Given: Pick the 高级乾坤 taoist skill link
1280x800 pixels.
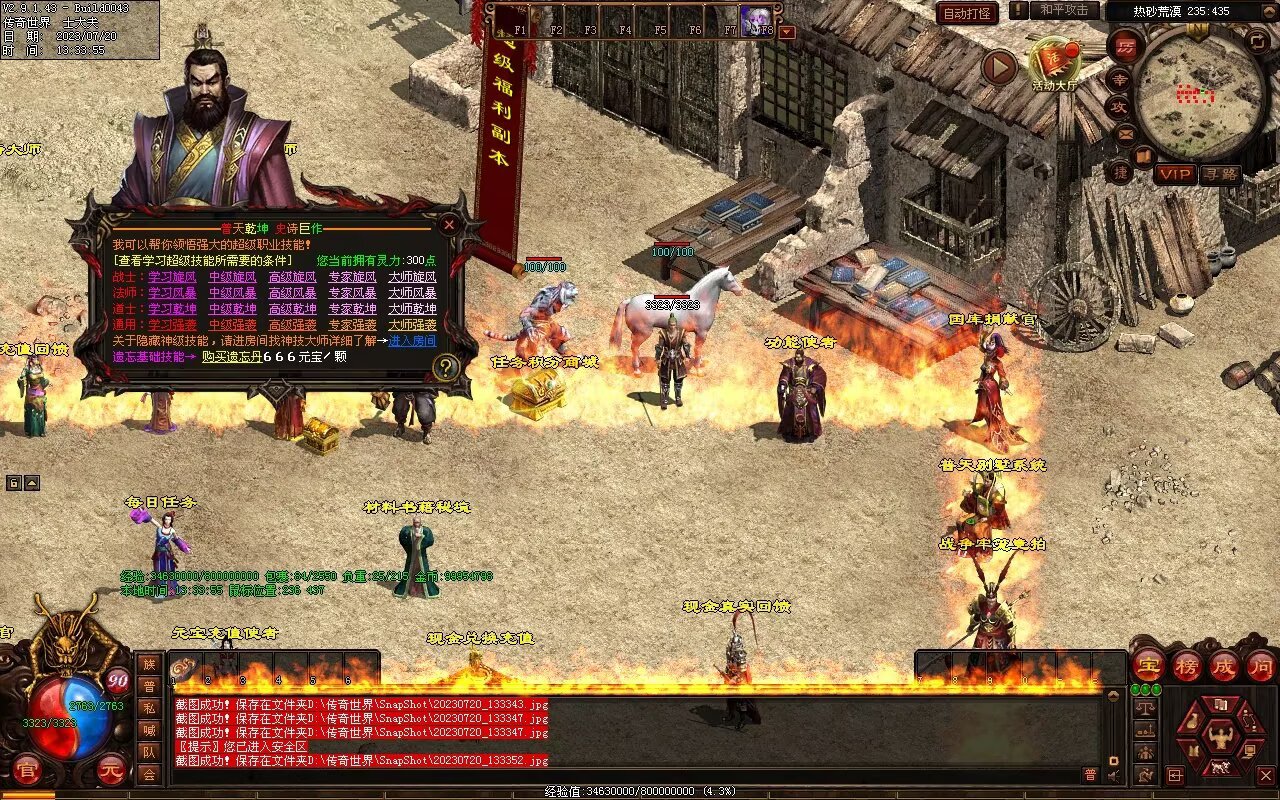Looking at the screenshot, I should tap(293, 309).
